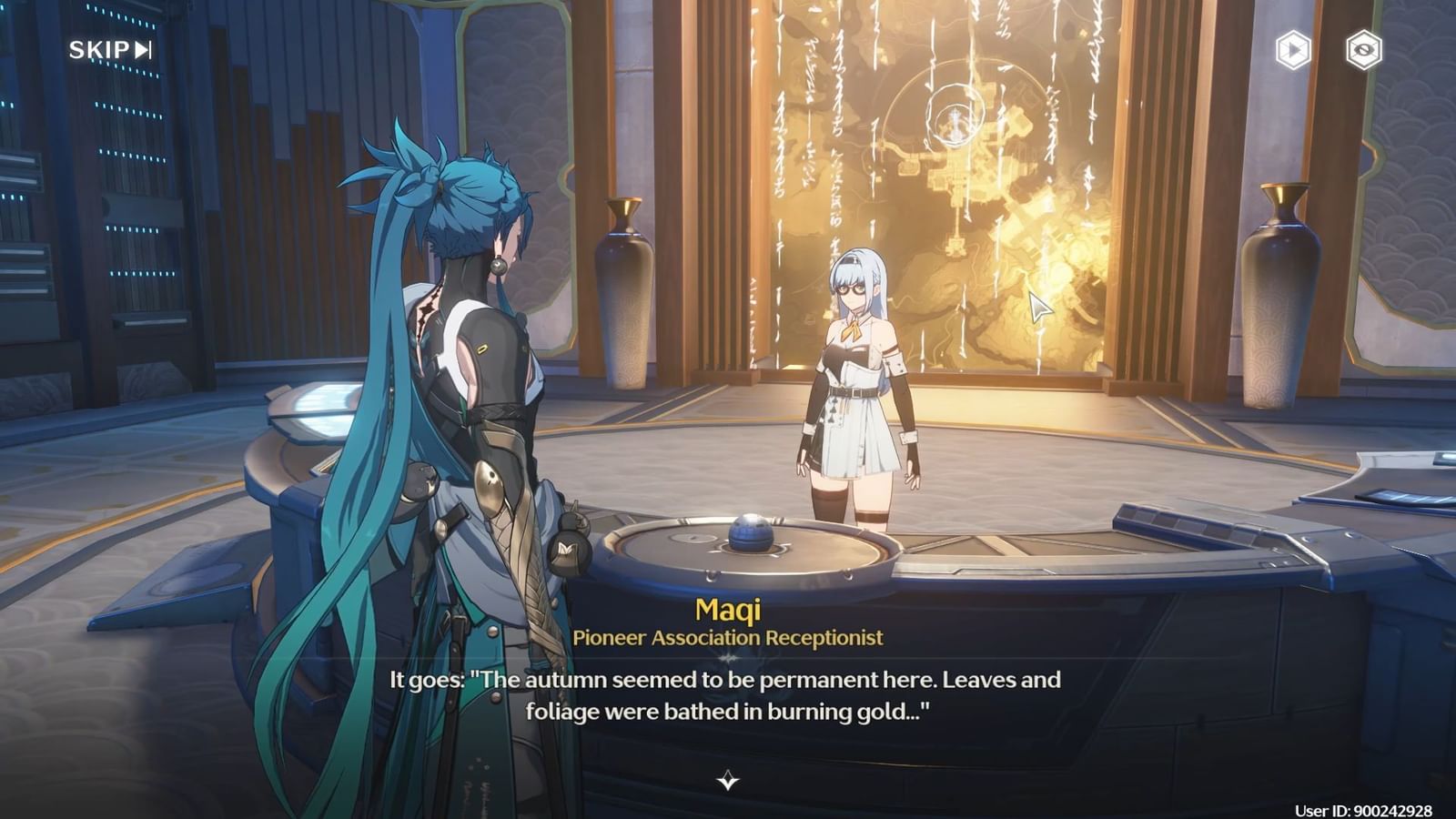Skip the cutscene dialogue
This screenshot has height=819, width=1456.
click(110, 50)
